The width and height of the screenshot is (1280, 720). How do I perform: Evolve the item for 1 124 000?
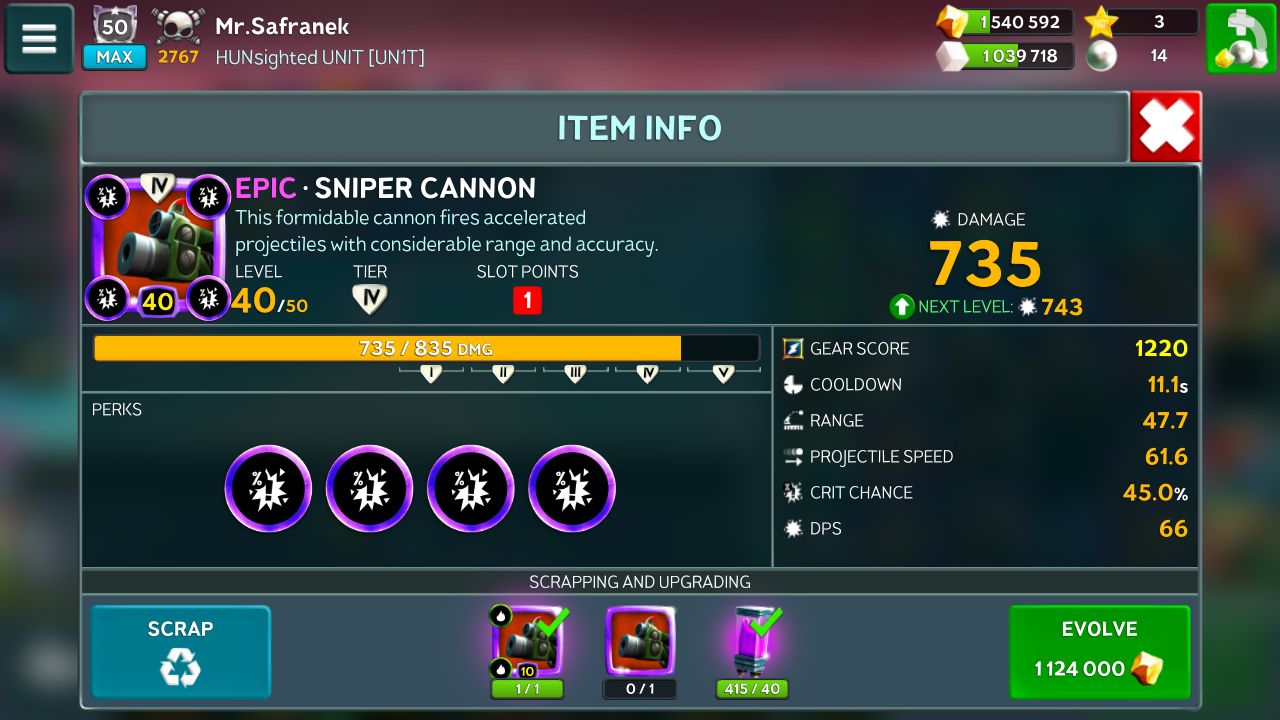[1099, 651]
